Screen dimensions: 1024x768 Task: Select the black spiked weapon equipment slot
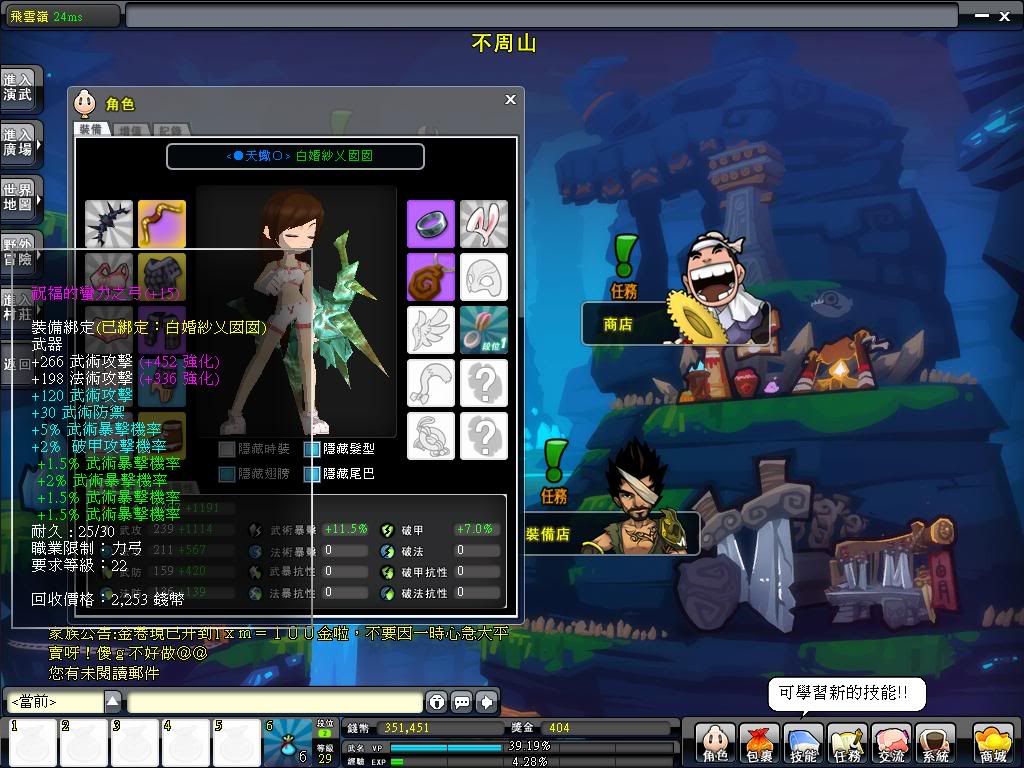click(109, 223)
